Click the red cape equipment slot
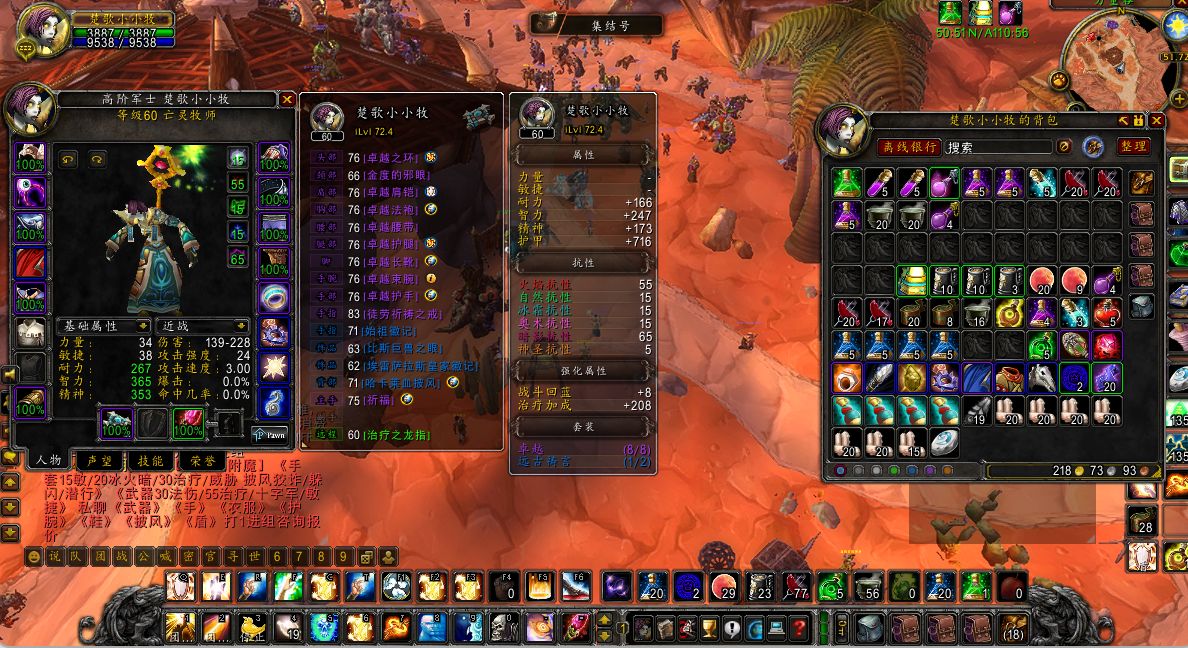This screenshot has width=1188, height=648. tap(29, 263)
